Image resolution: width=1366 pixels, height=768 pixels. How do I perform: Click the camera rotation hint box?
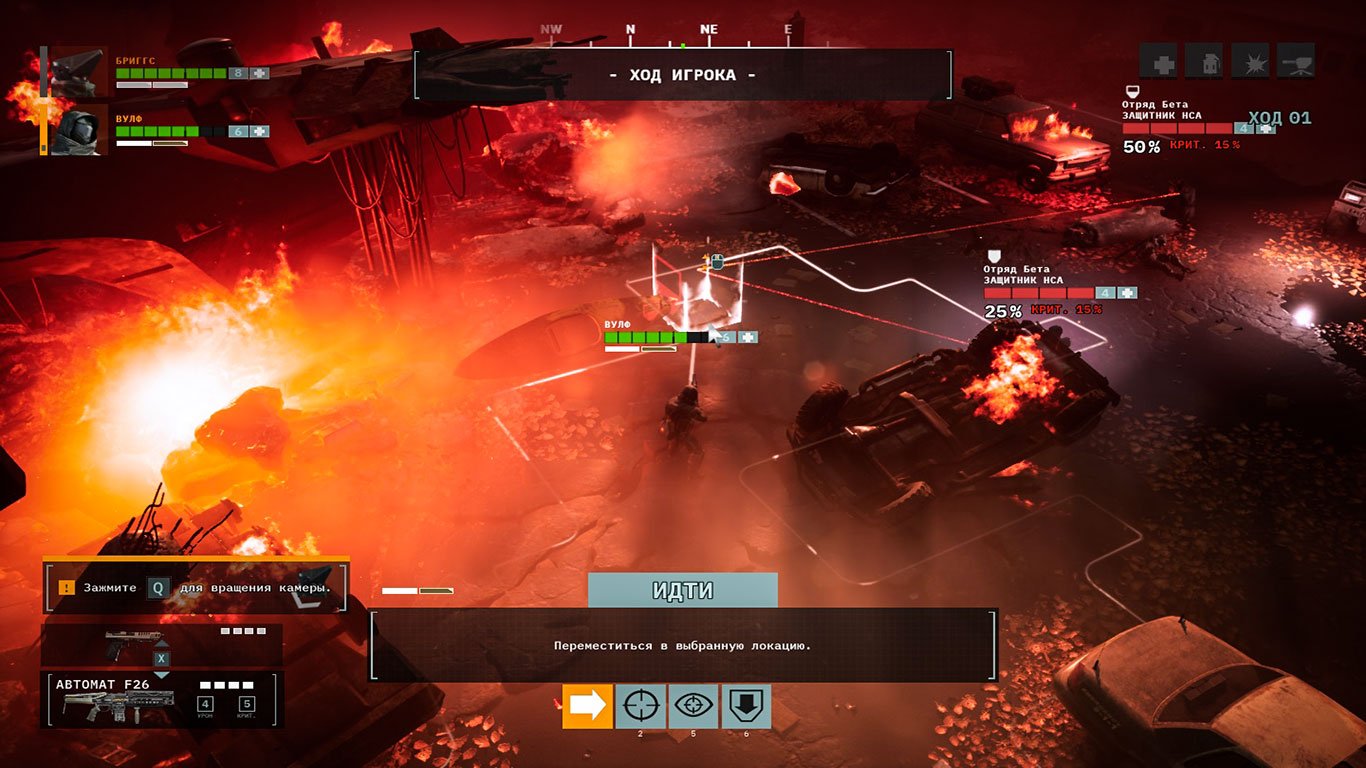195,587
